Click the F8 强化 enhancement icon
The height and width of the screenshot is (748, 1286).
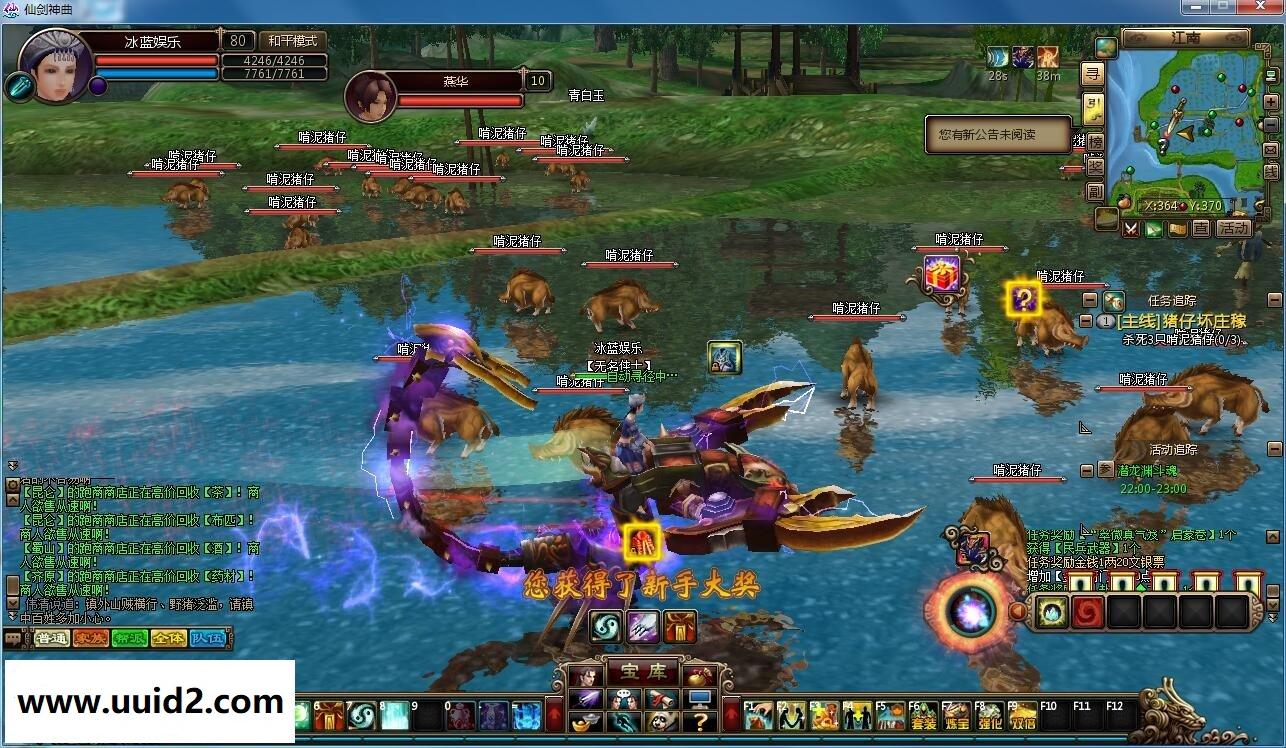pos(989,716)
